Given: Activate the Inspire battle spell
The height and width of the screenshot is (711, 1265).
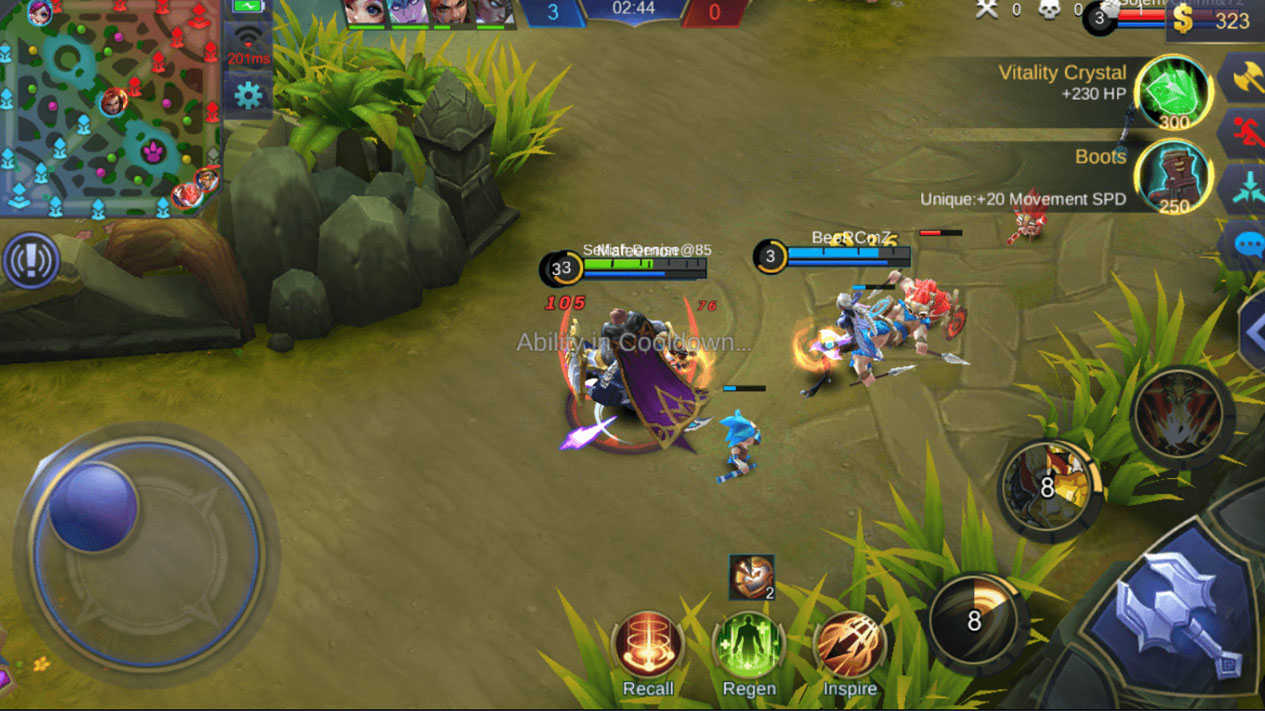Looking at the screenshot, I should click(x=849, y=646).
